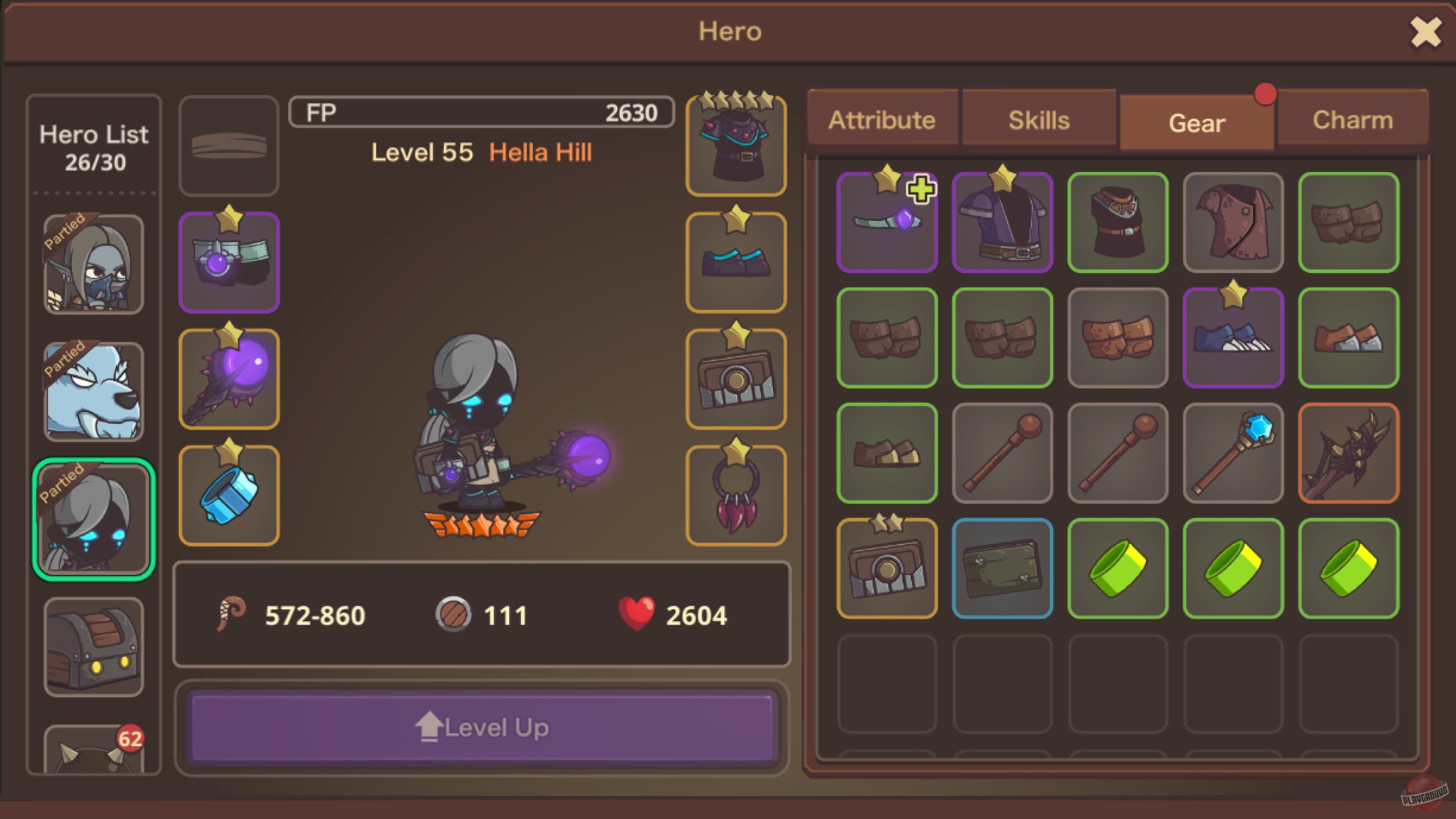Select the orange spiked axe in inventory
Viewport: 1456px width, 819px height.
point(1348,453)
